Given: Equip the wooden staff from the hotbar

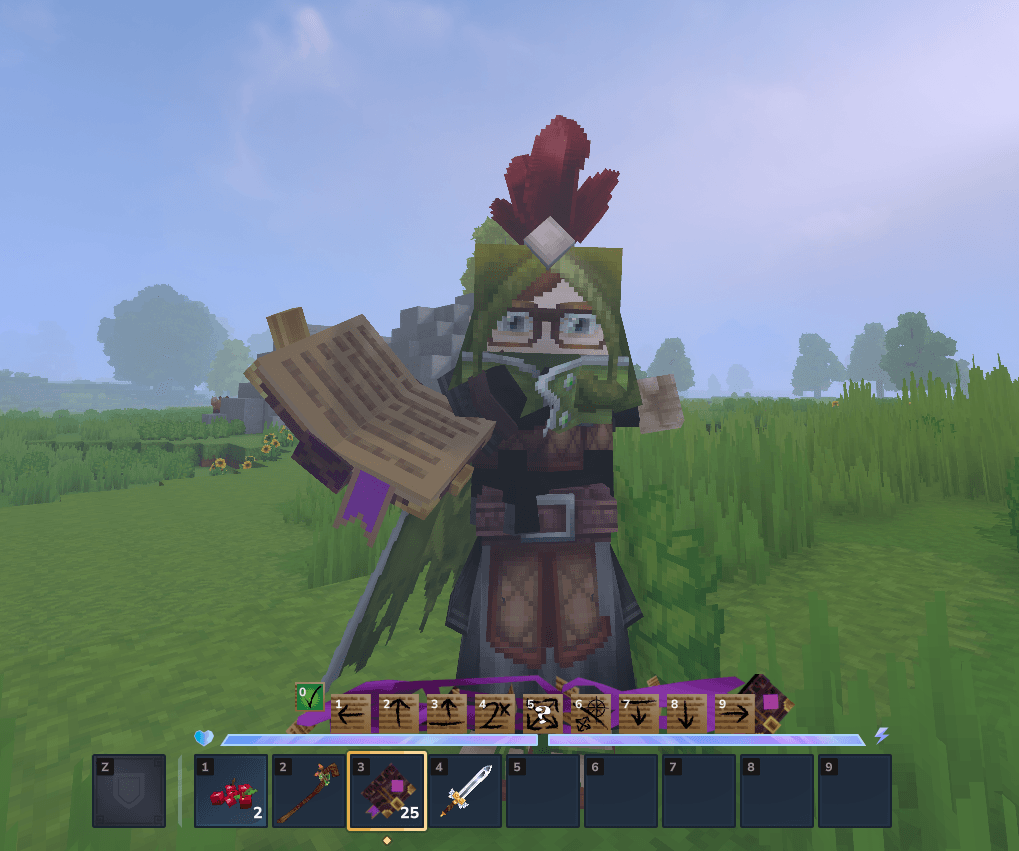Looking at the screenshot, I should tap(309, 791).
